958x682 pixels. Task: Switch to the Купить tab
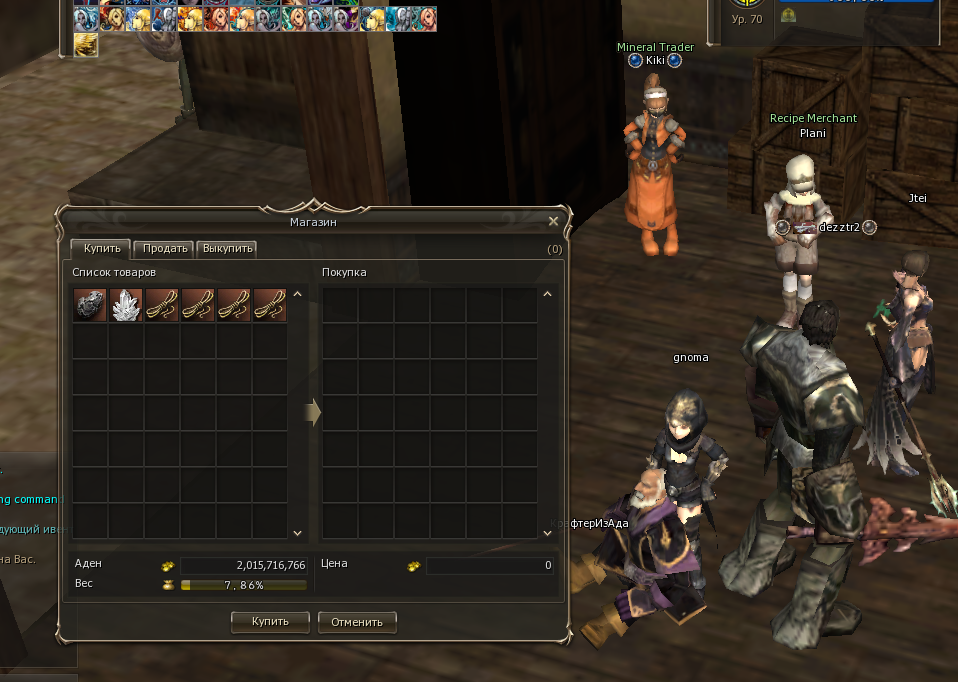(x=100, y=249)
